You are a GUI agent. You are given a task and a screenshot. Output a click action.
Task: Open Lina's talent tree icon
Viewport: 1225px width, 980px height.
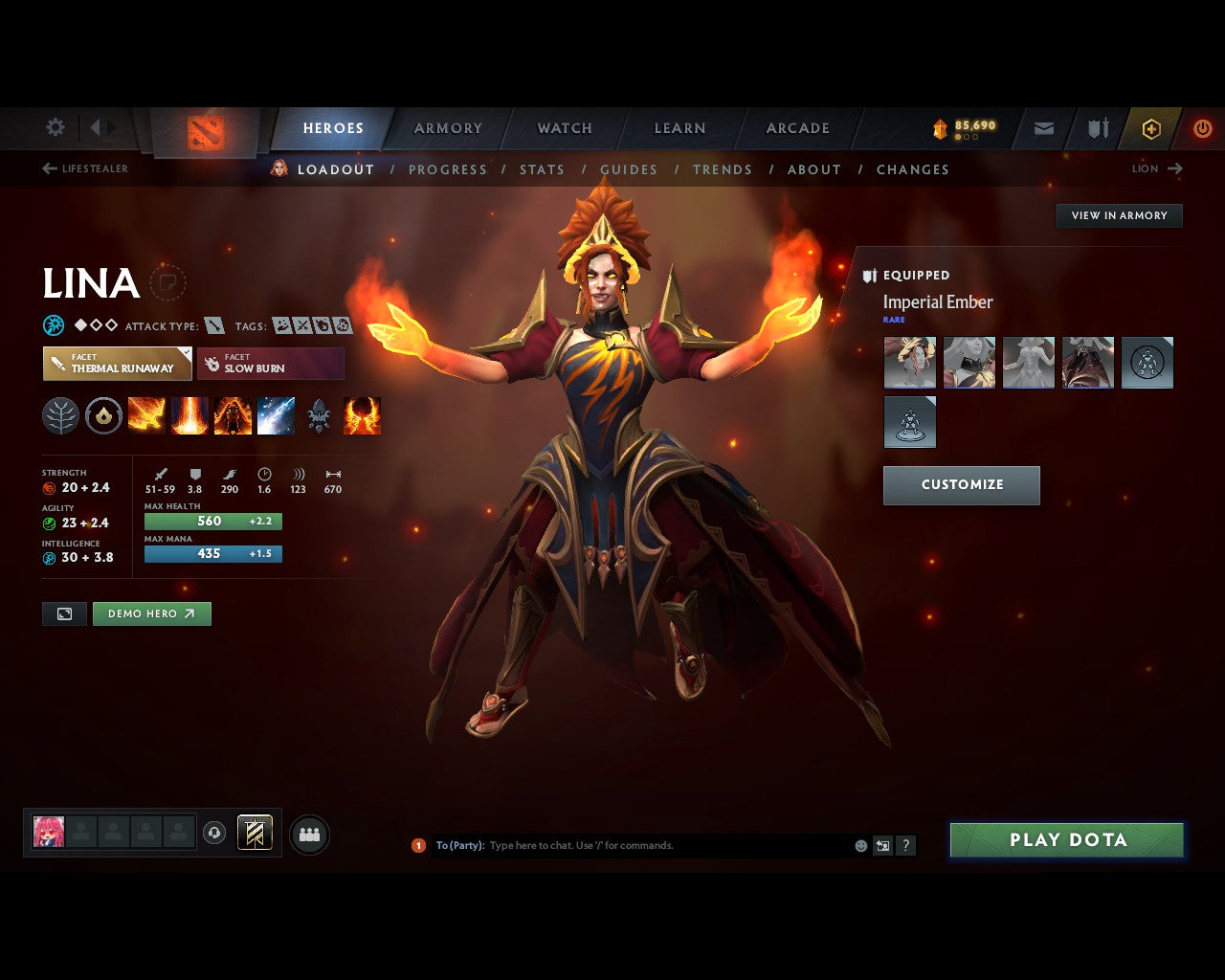tap(60, 415)
